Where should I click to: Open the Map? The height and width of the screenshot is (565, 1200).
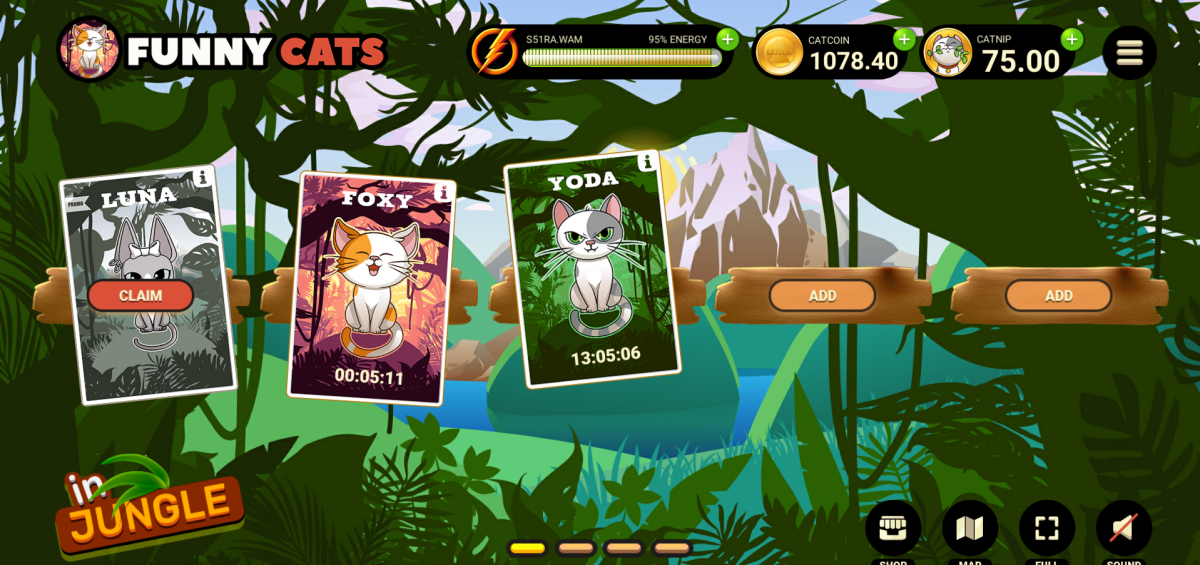(x=969, y=528)
